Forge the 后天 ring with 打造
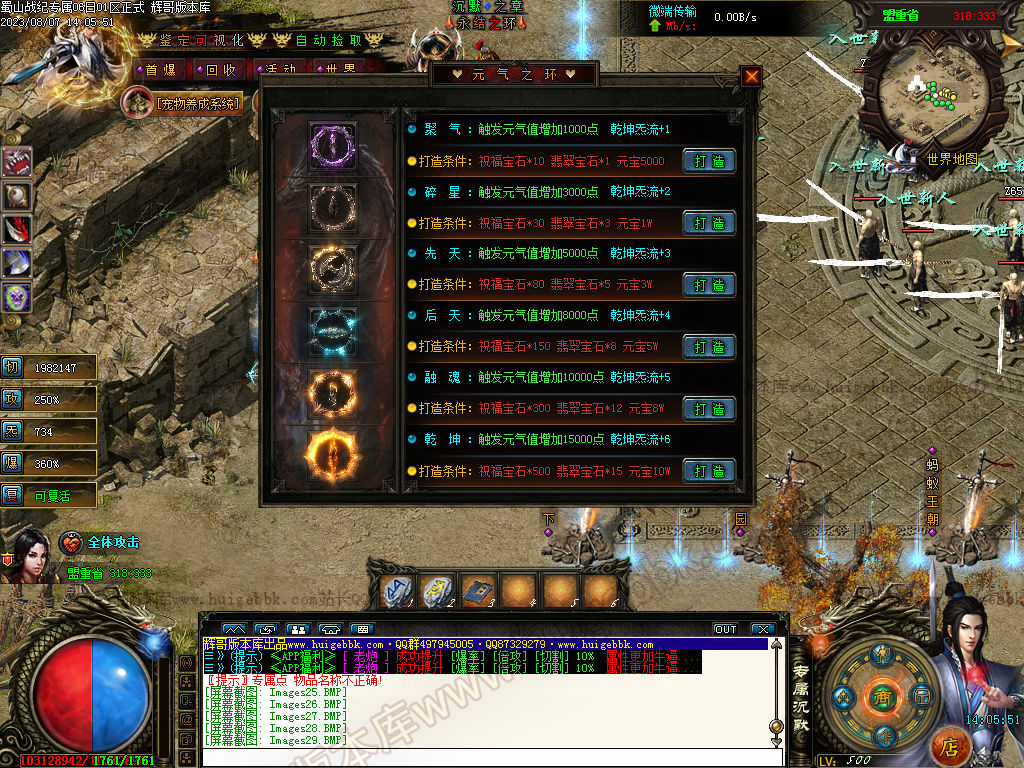 click(709, 347)
